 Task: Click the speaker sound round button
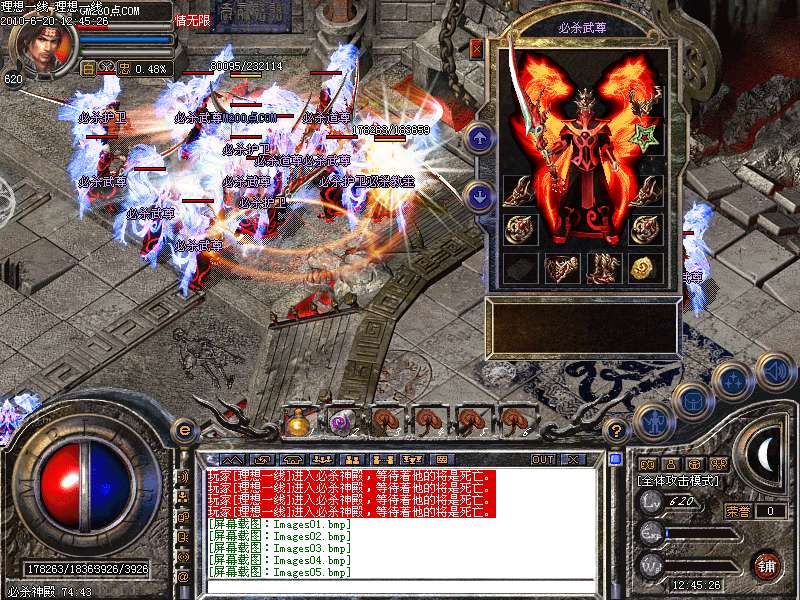click(x=775, y=371)
